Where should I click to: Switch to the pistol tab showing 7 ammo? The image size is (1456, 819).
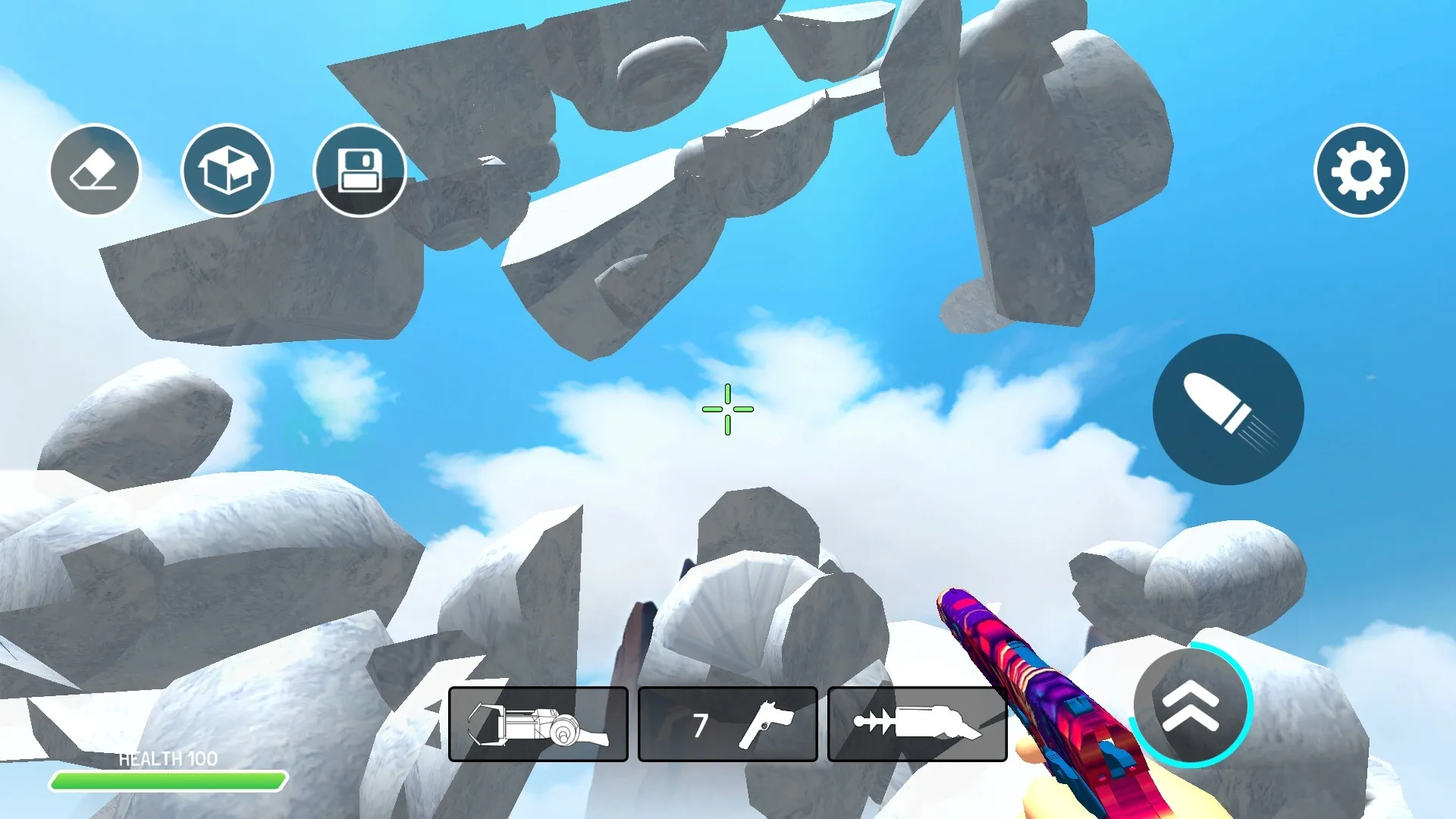point(727,723)
